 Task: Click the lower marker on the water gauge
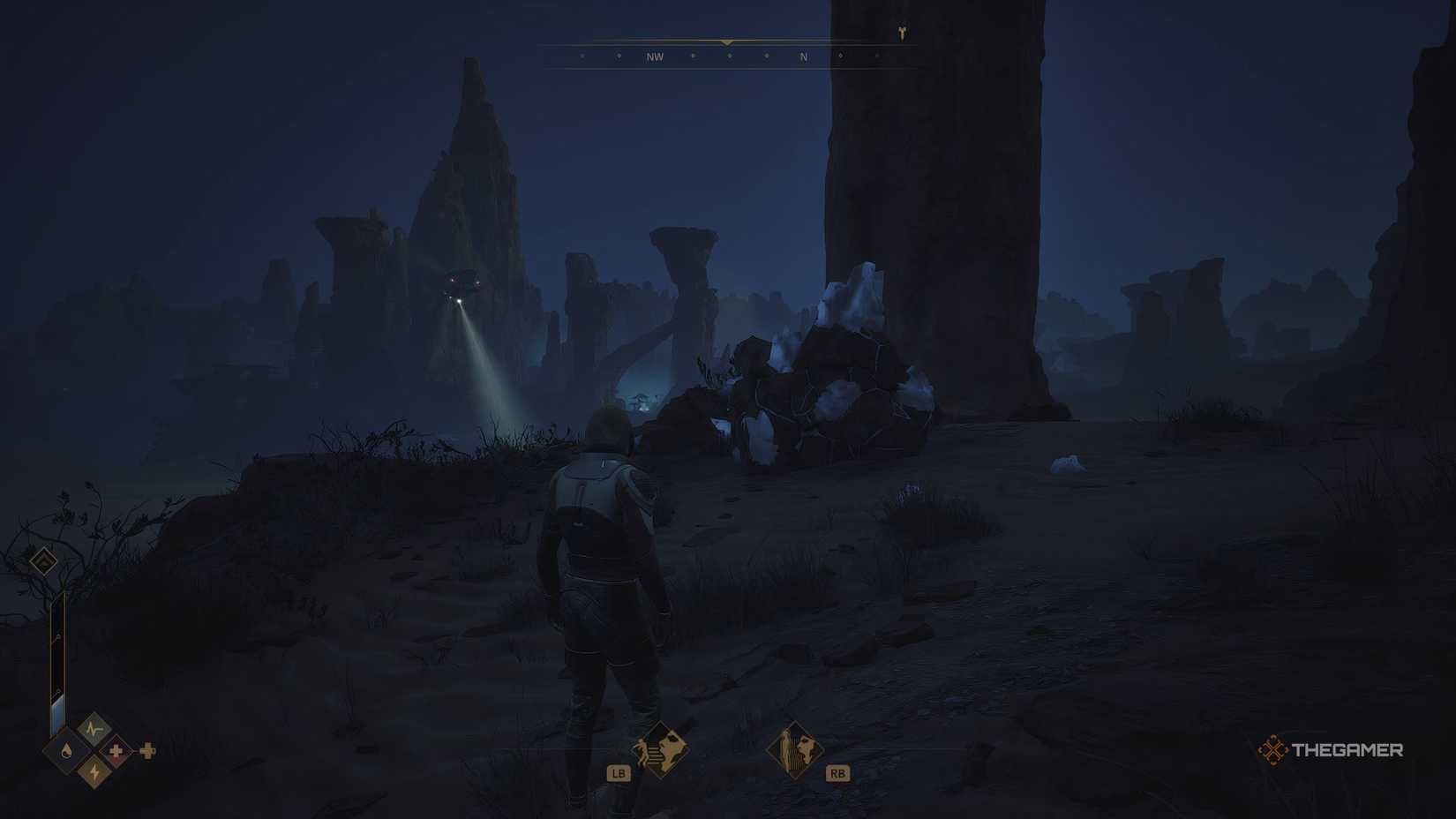pos(57,691)
